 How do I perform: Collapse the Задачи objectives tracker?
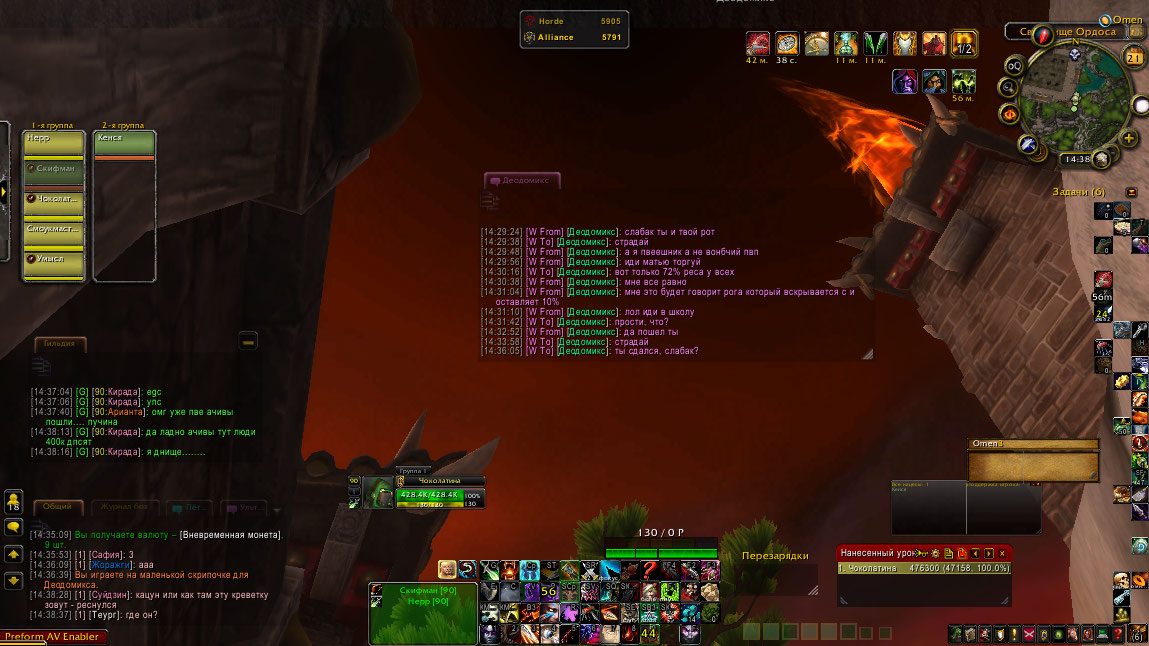[1131, 192]
